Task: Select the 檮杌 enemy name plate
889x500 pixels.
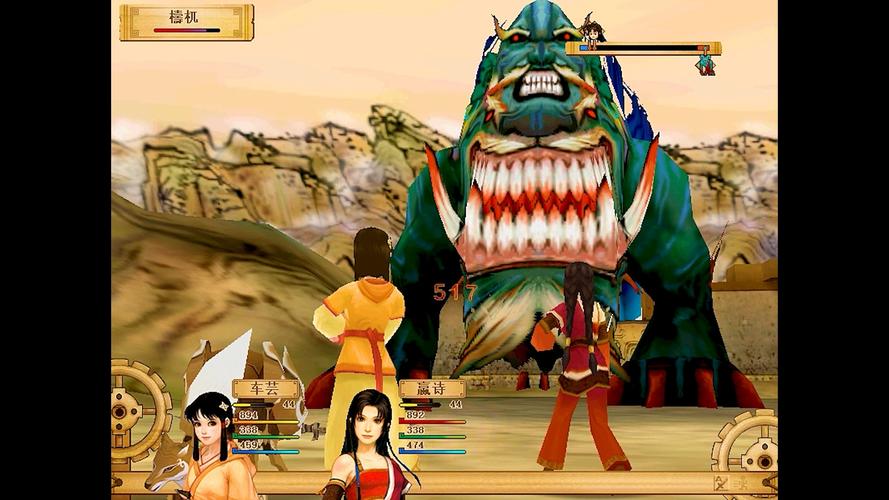Action: [x=186, y=21]
